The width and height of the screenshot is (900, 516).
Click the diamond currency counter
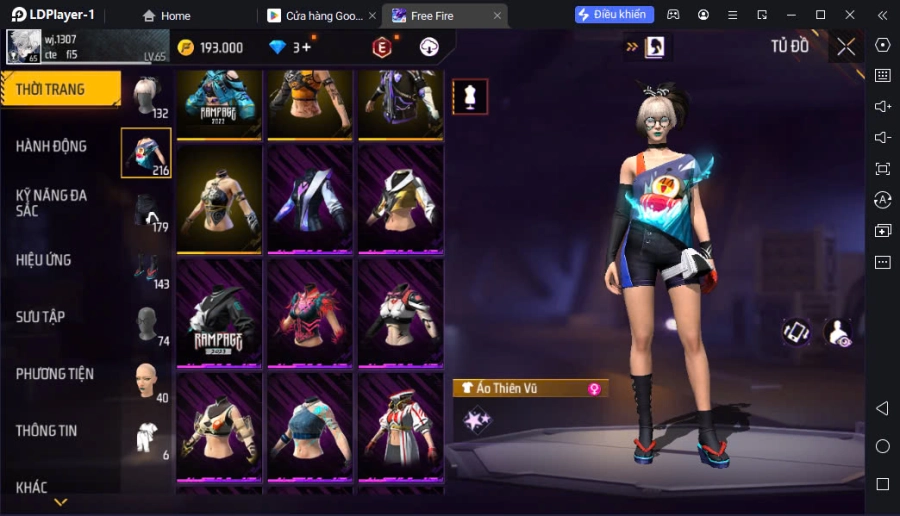point(291,47)
